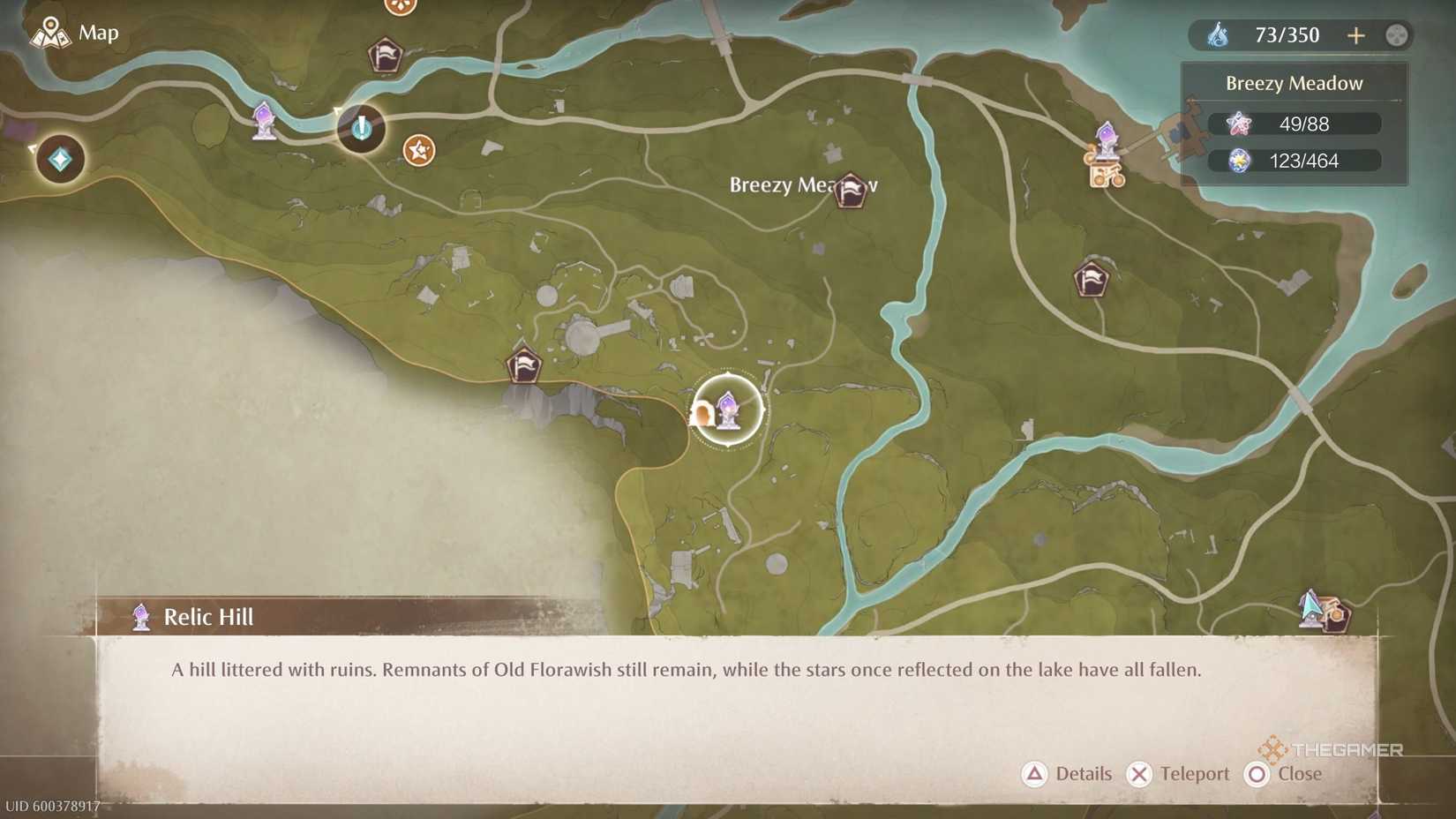Click the Map title in the header bar
The image size is (1456, 819).
tap(97, 33)
